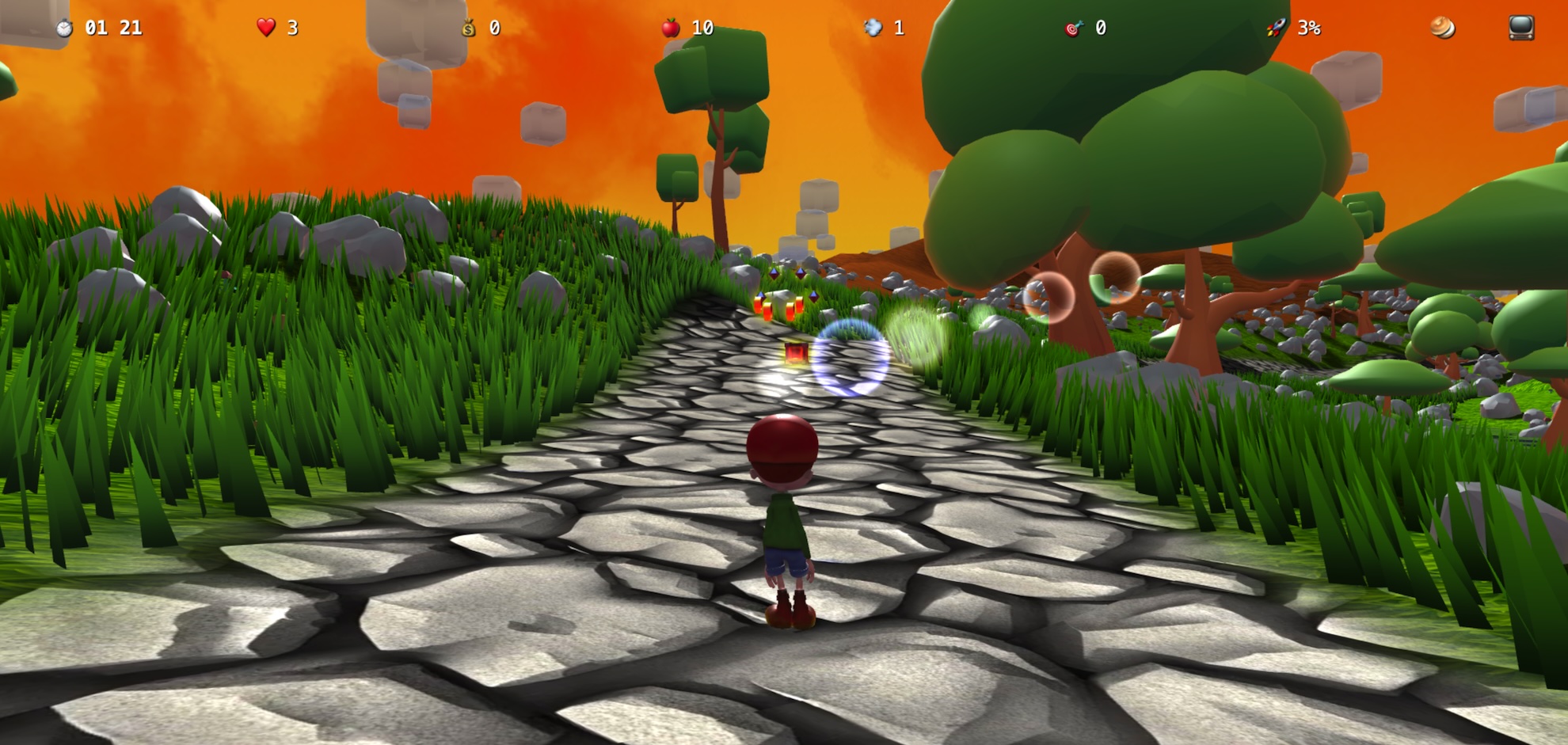Click the swirl shell icon near top right
Screen dimensions: 1568x745
click(x=1443, y=29)
